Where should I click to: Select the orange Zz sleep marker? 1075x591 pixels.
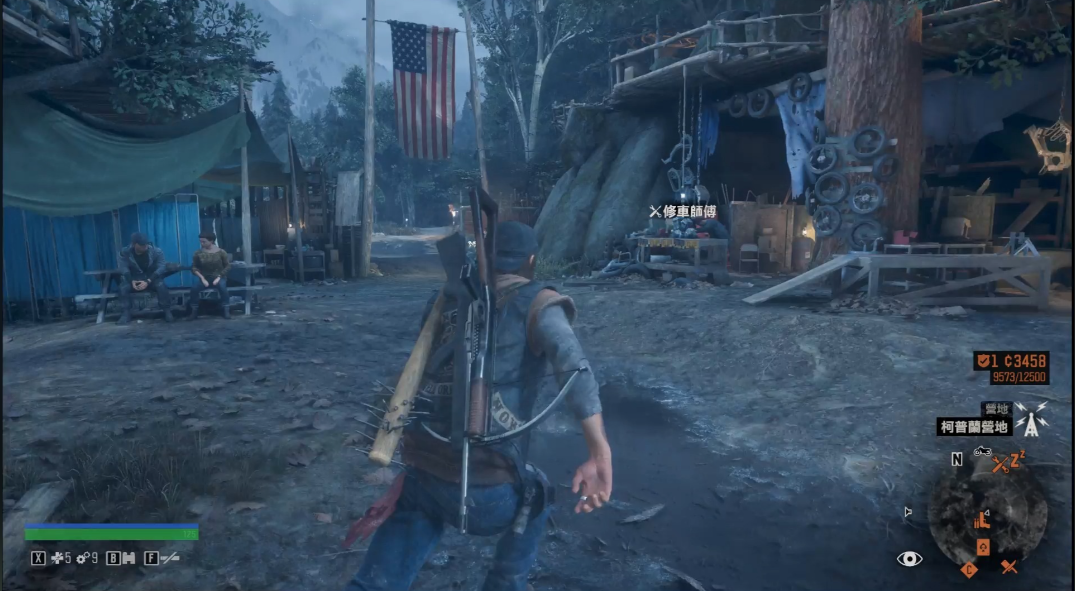pos(1015,461)
